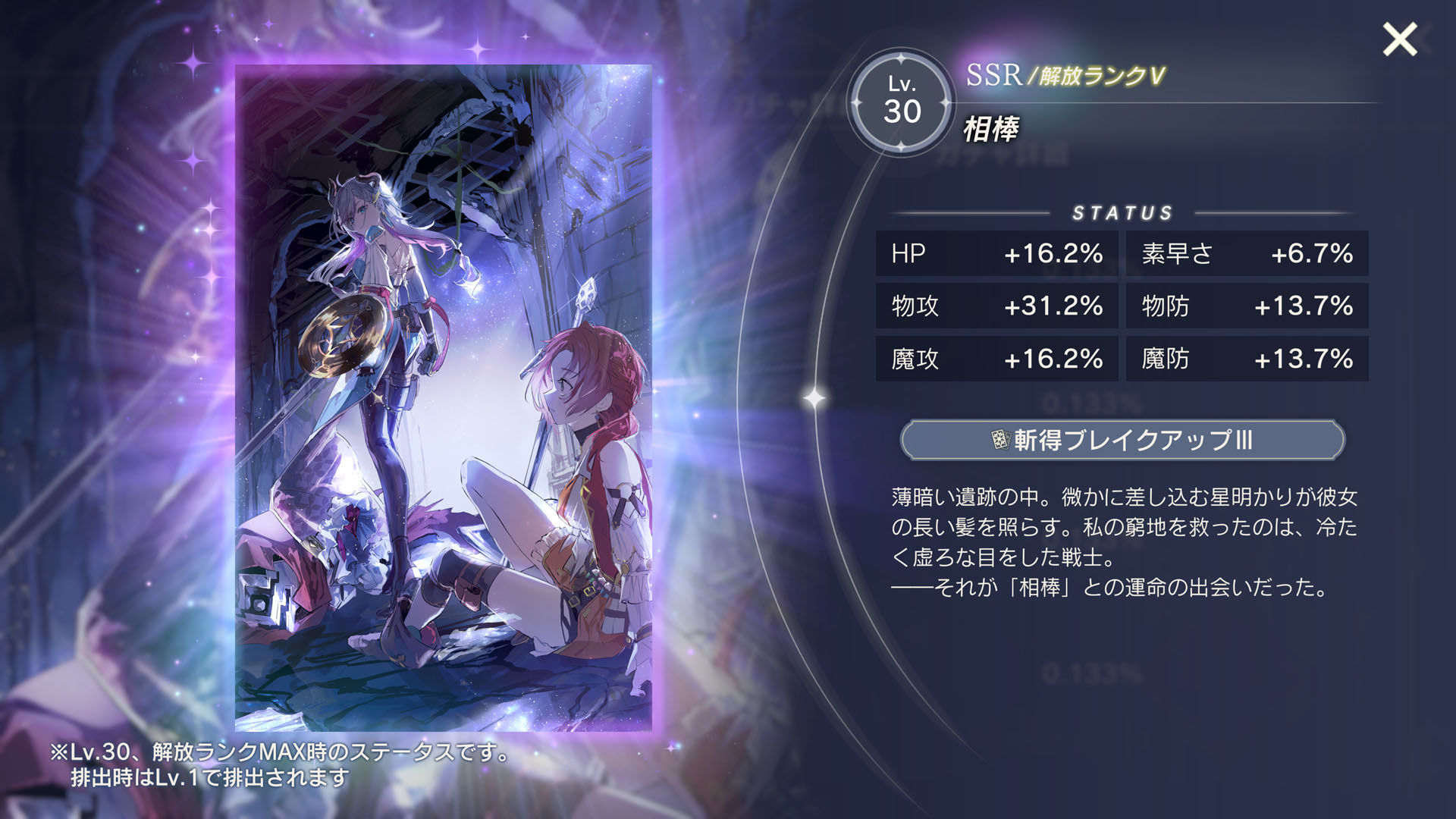Select the Lv.30 level badge emblem
Screen dimensions: 1456x819
(903, 104)
